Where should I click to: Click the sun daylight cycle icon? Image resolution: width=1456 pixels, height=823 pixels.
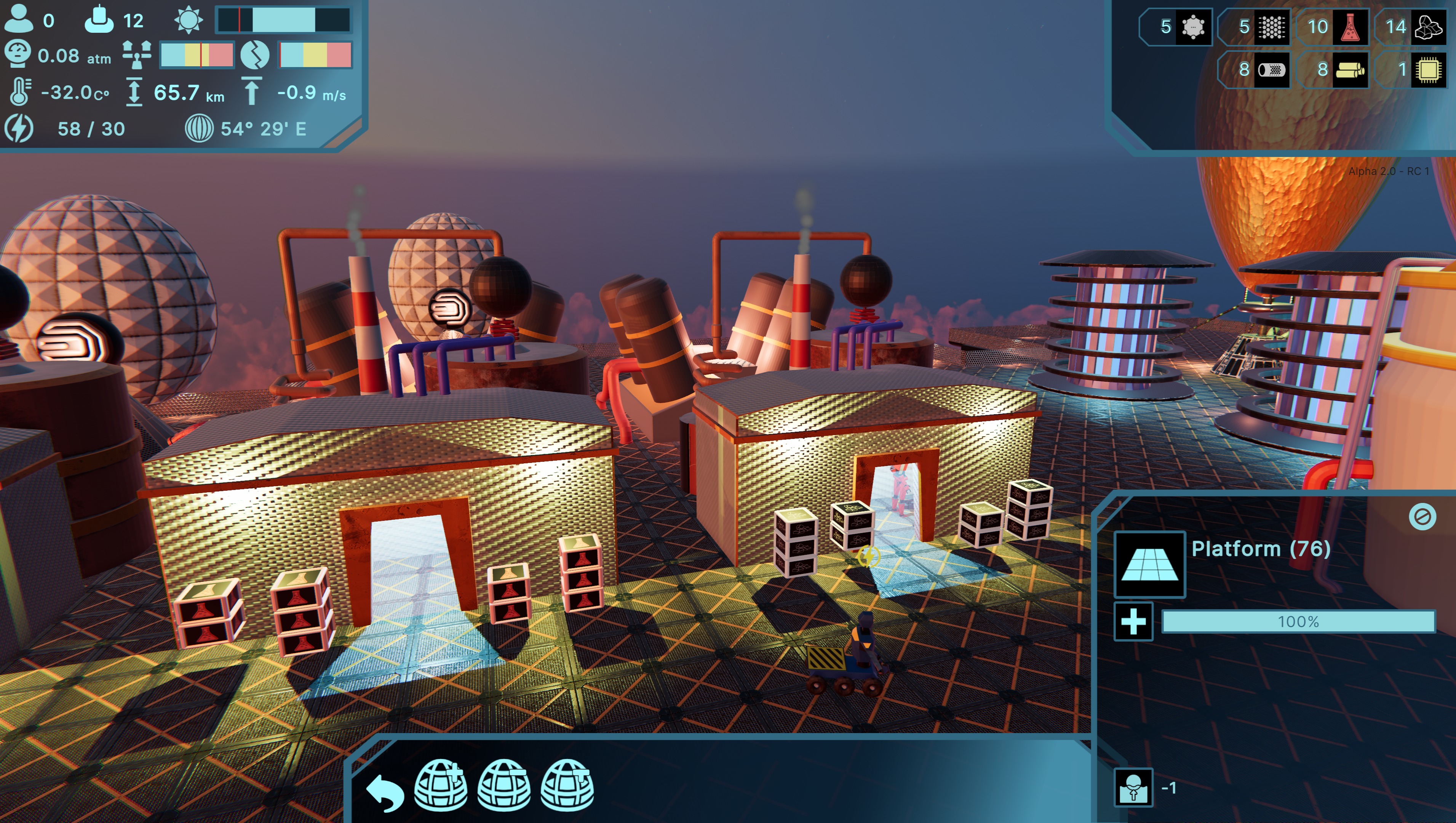tap(188, 20)
